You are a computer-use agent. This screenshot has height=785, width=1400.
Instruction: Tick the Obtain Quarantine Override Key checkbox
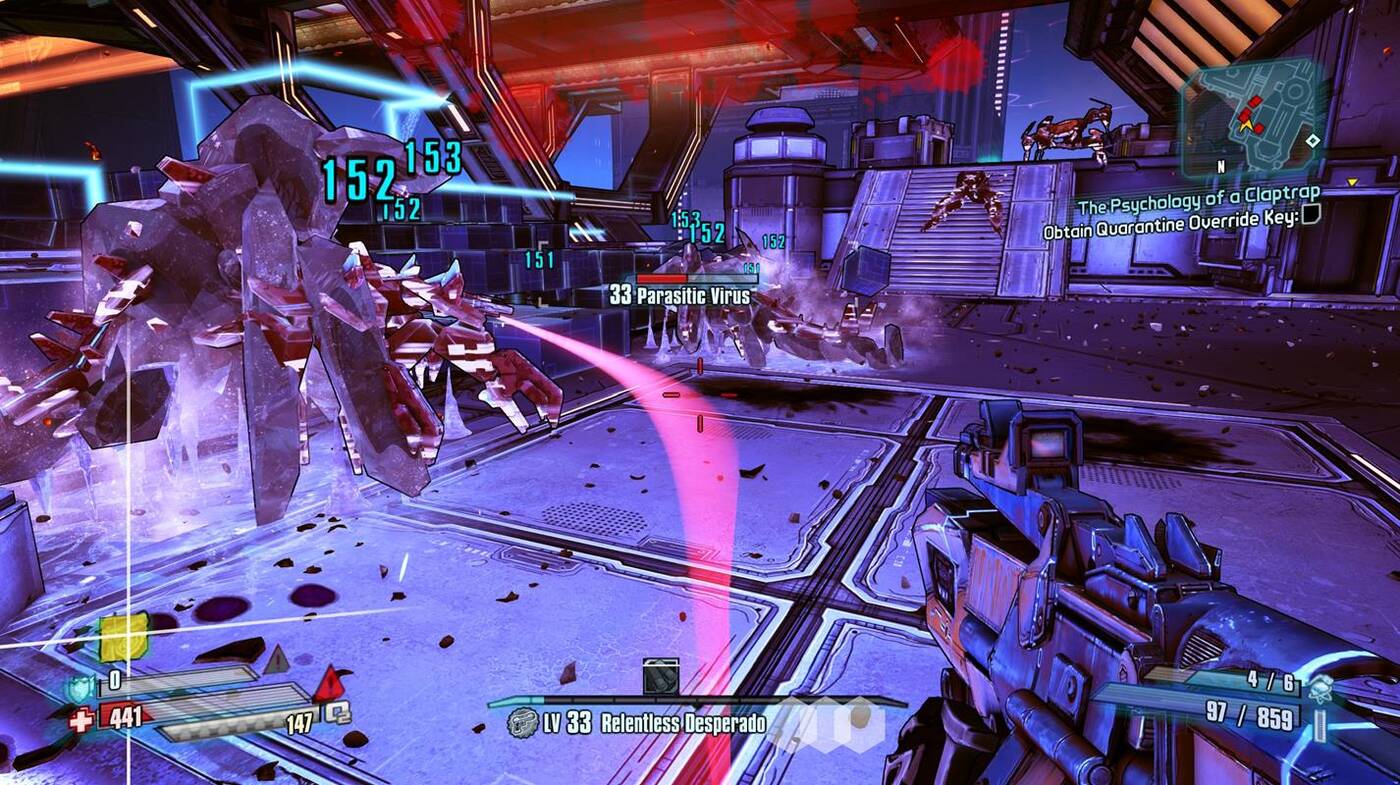point(1311,213)
